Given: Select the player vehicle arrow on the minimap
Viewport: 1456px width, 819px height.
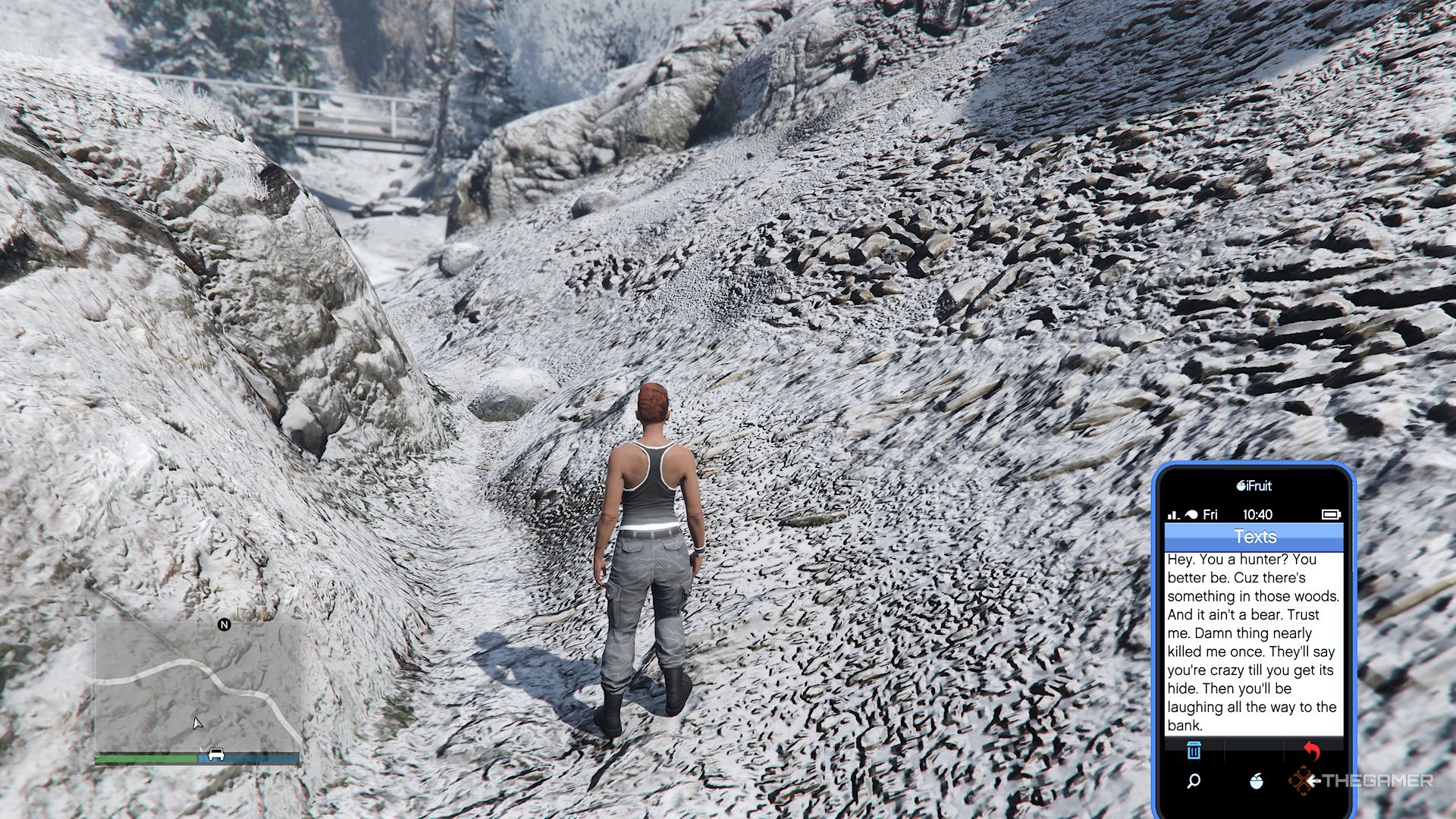Looking at the screenshot, I should pyautogui.click(x=215, y=755).
